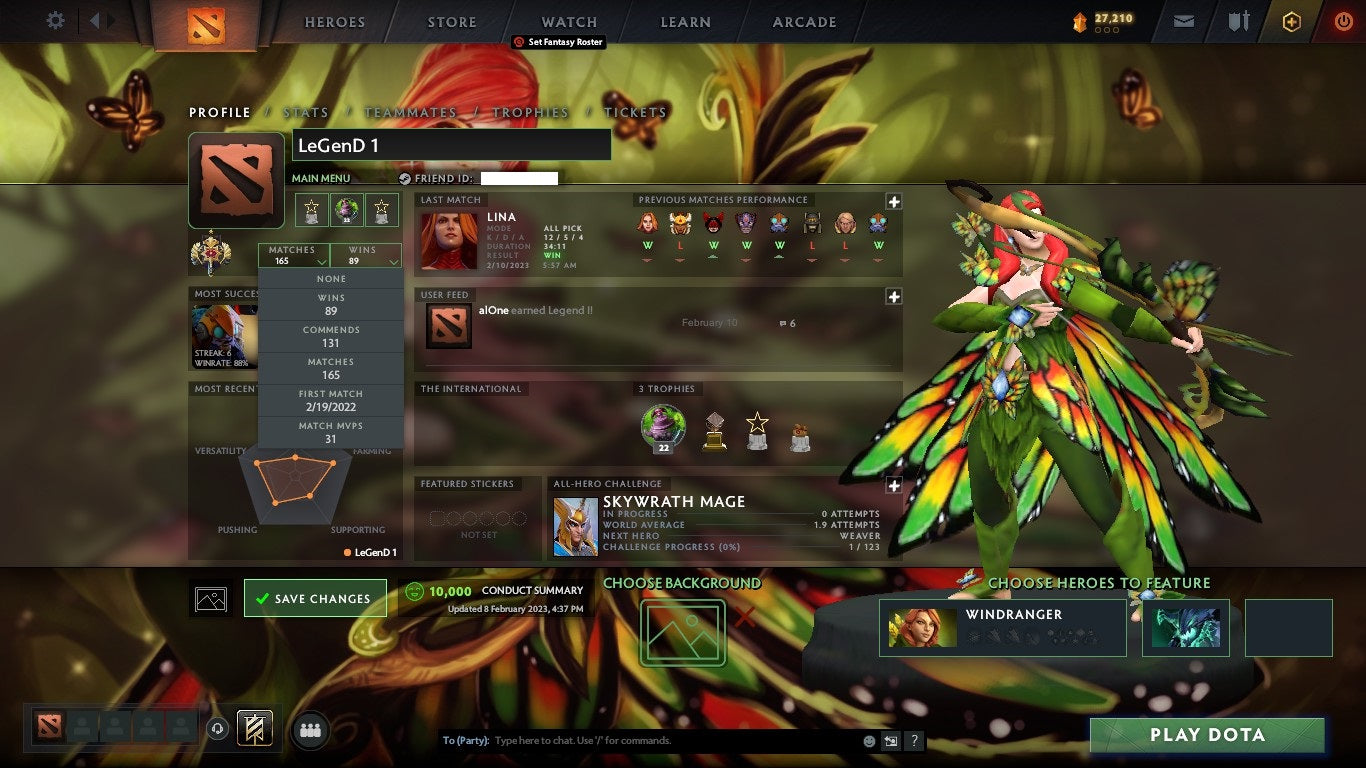This screenshot has width=1366, height=768.
Task: Open the friends list people icon
Action: [307, 730]
